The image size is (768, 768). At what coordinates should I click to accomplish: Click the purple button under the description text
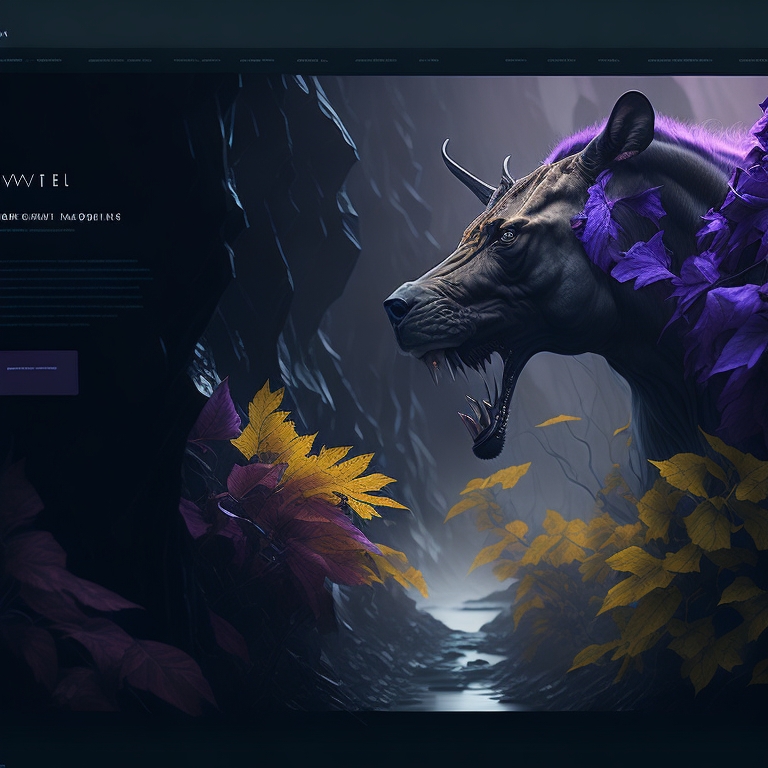tap(38, 372)
